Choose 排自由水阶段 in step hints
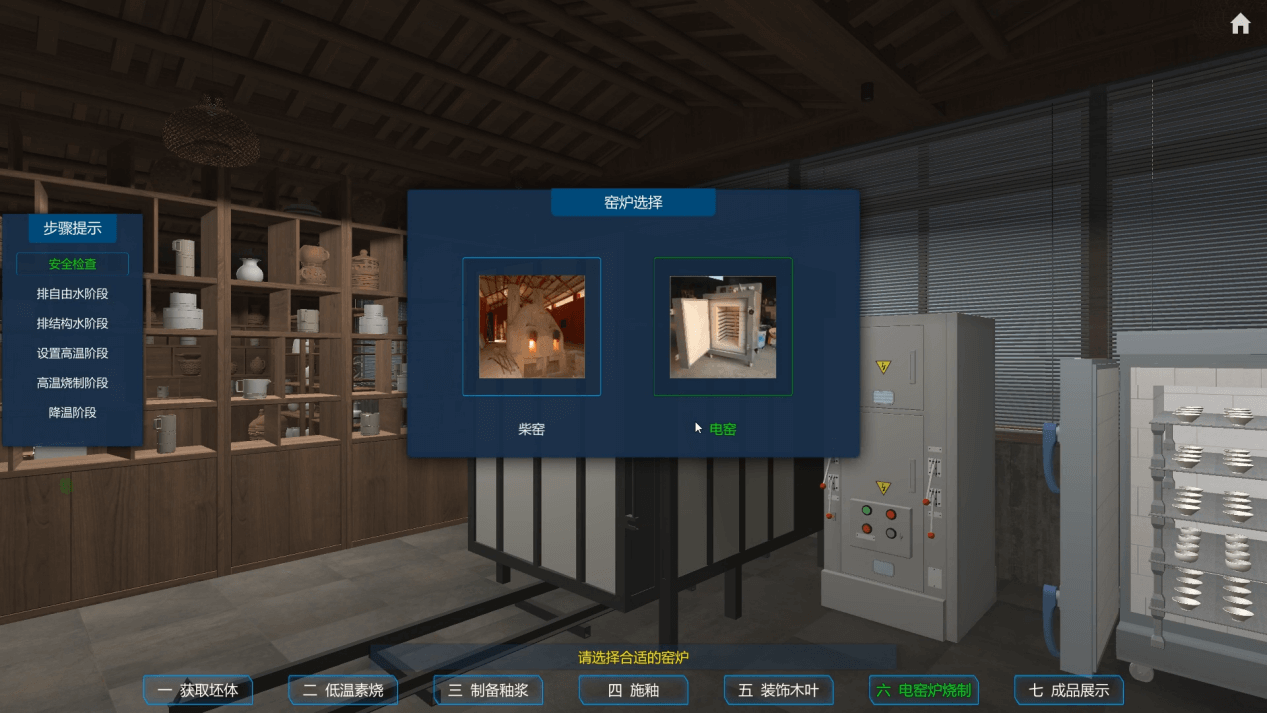Image resolution: width=1267 pixels, height=713 pixels. click(x=72, y=294)
